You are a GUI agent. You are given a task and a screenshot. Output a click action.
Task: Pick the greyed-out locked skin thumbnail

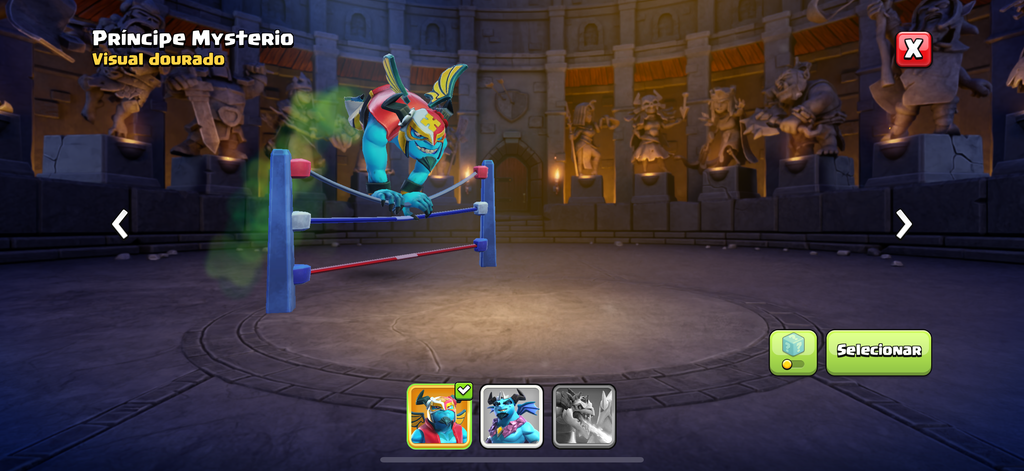pos(584,416)
